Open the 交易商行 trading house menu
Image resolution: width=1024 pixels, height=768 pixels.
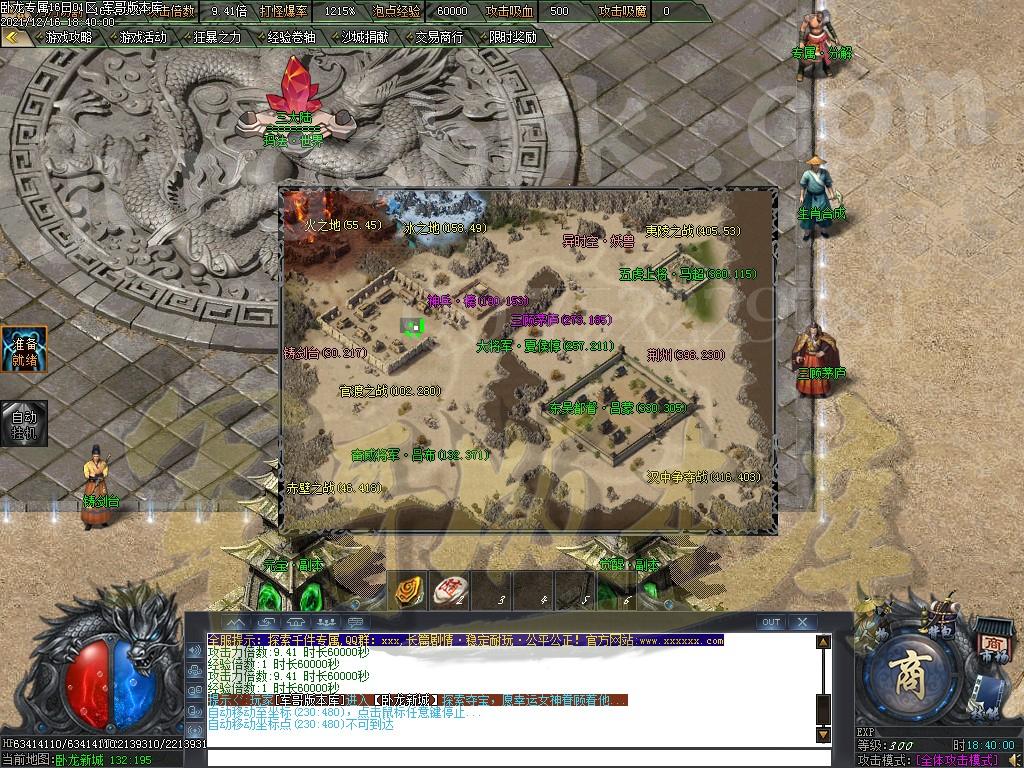click(439, 37)
